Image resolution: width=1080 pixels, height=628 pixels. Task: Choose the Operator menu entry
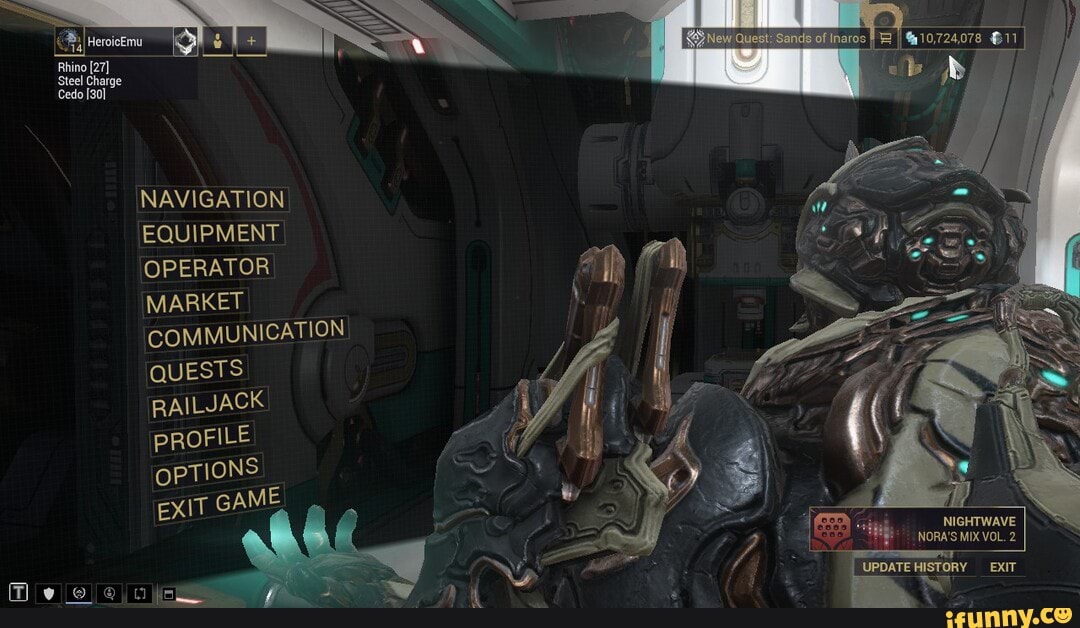[x=207, y=268]
